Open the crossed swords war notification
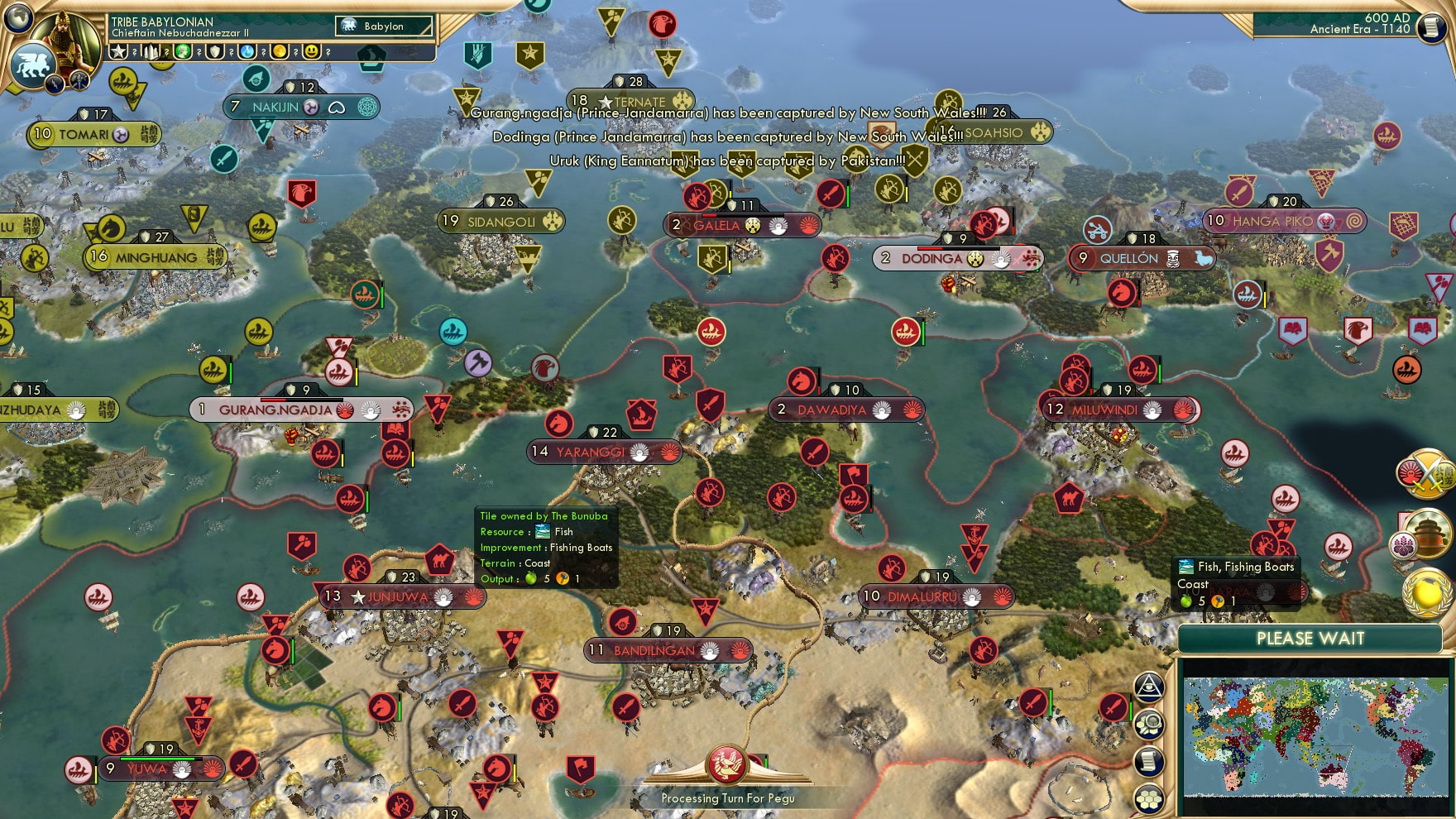 pyautogui.click(x=1425, y=473)
